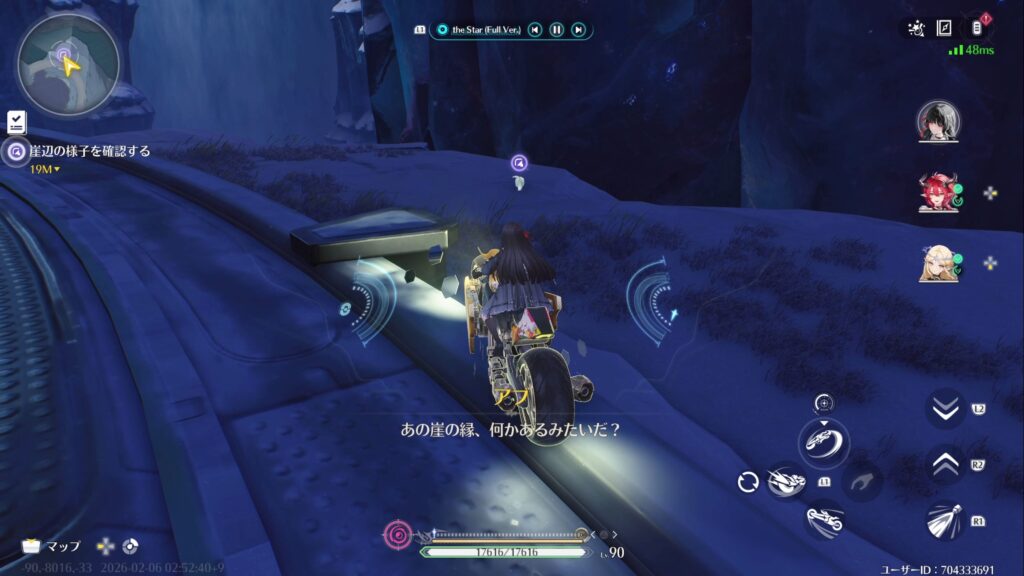Open the phone icon with red alert
The image size is (1024, 576).
977,27
